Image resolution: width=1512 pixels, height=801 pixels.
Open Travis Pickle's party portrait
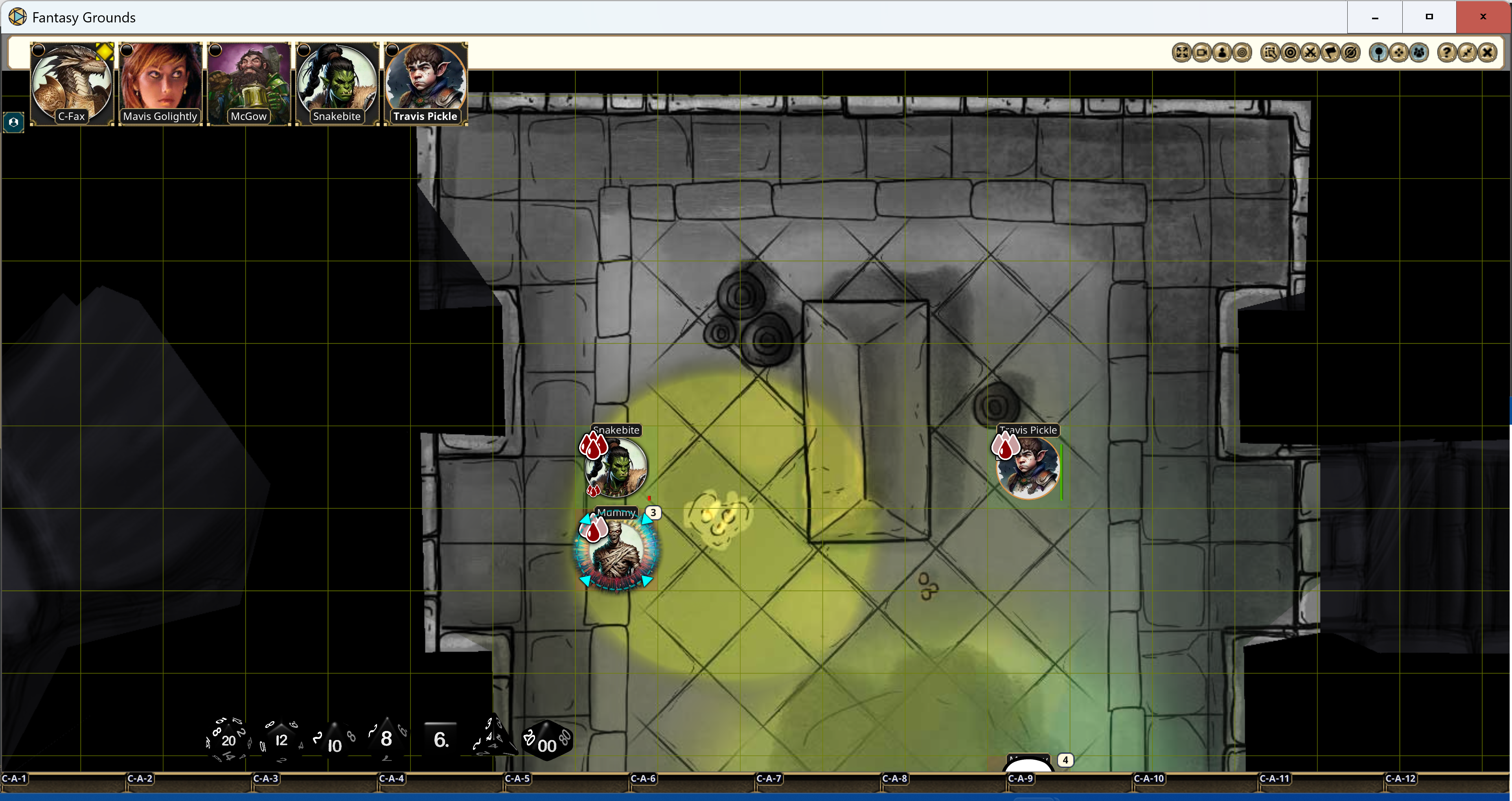[425, 83]
